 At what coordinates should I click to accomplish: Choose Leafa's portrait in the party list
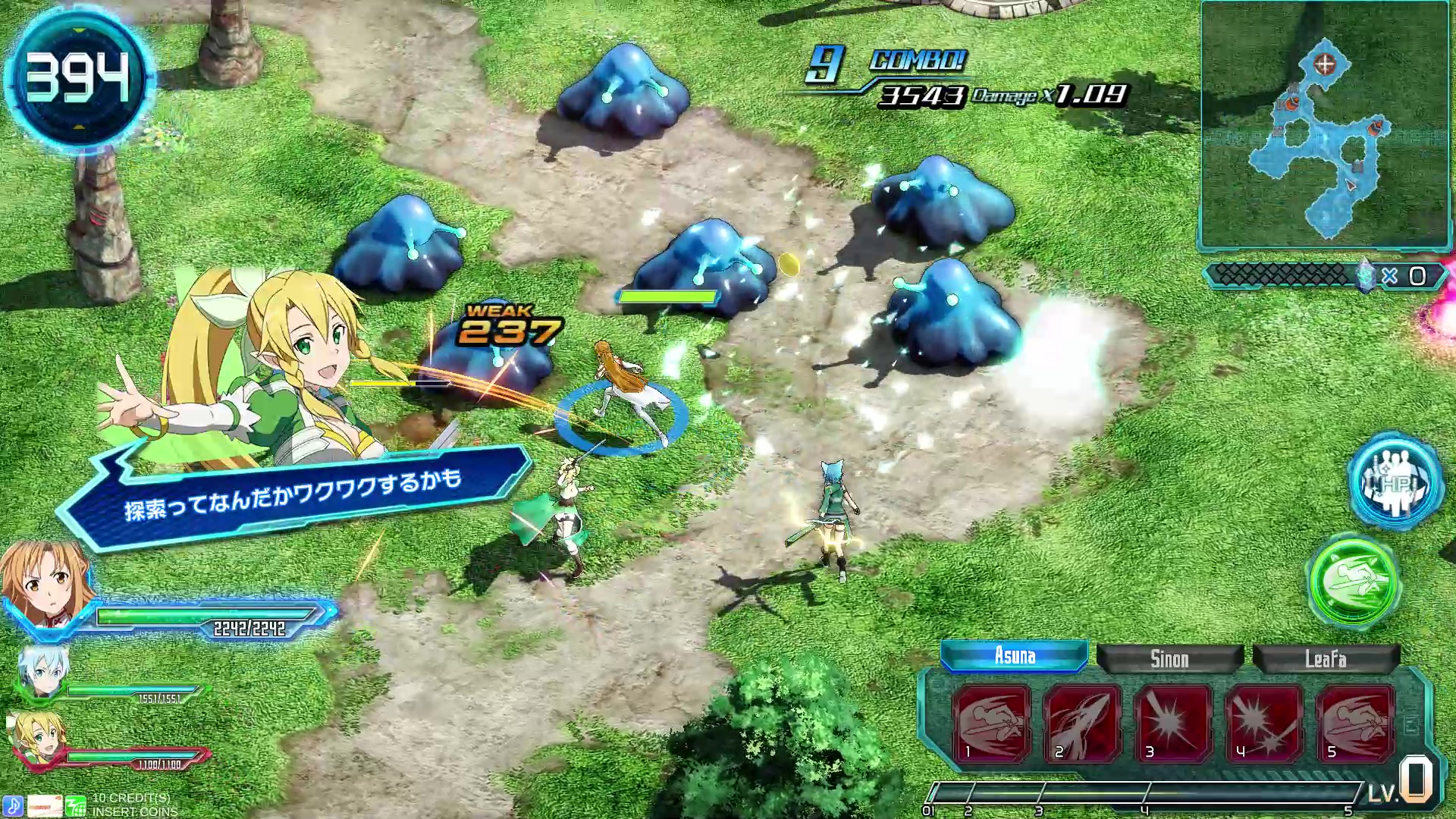coord(36,737)
